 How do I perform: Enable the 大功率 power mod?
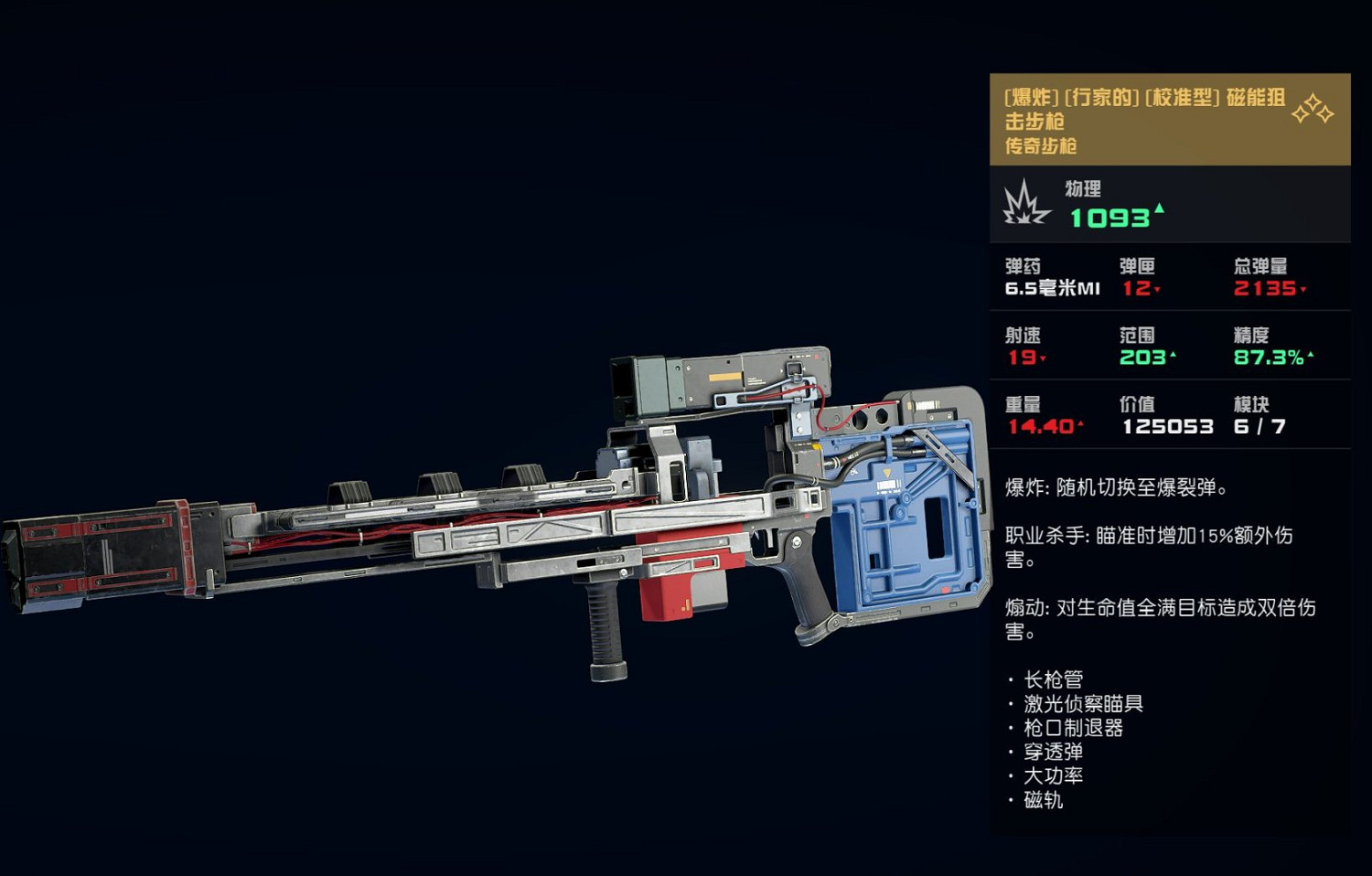pyautogui.click(x=1052, y=775)
